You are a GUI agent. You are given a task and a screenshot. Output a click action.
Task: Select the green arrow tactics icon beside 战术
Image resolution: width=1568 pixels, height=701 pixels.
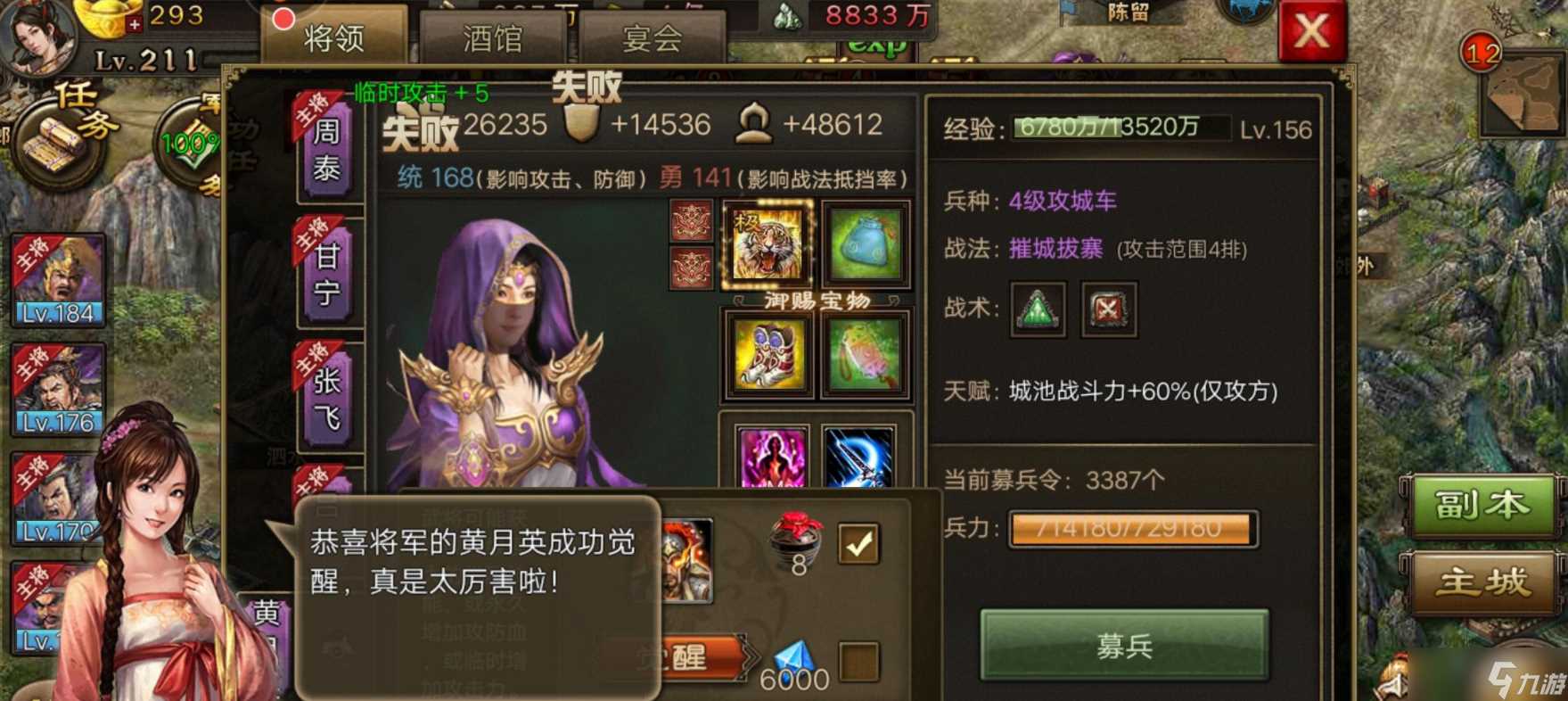(x=1037, y=310)
